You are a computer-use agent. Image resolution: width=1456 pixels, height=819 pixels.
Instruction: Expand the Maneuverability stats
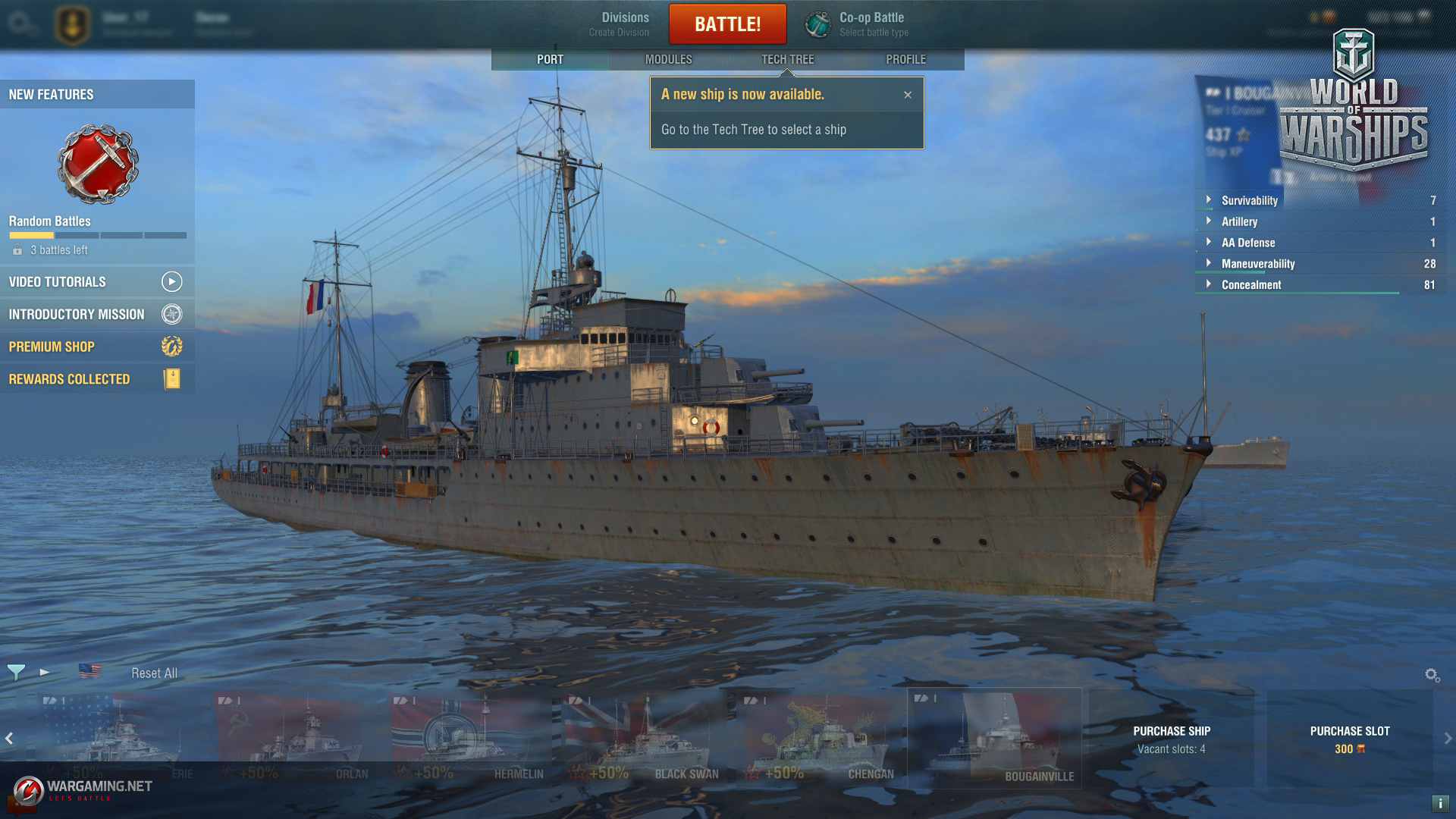(x=1257, y=264)
